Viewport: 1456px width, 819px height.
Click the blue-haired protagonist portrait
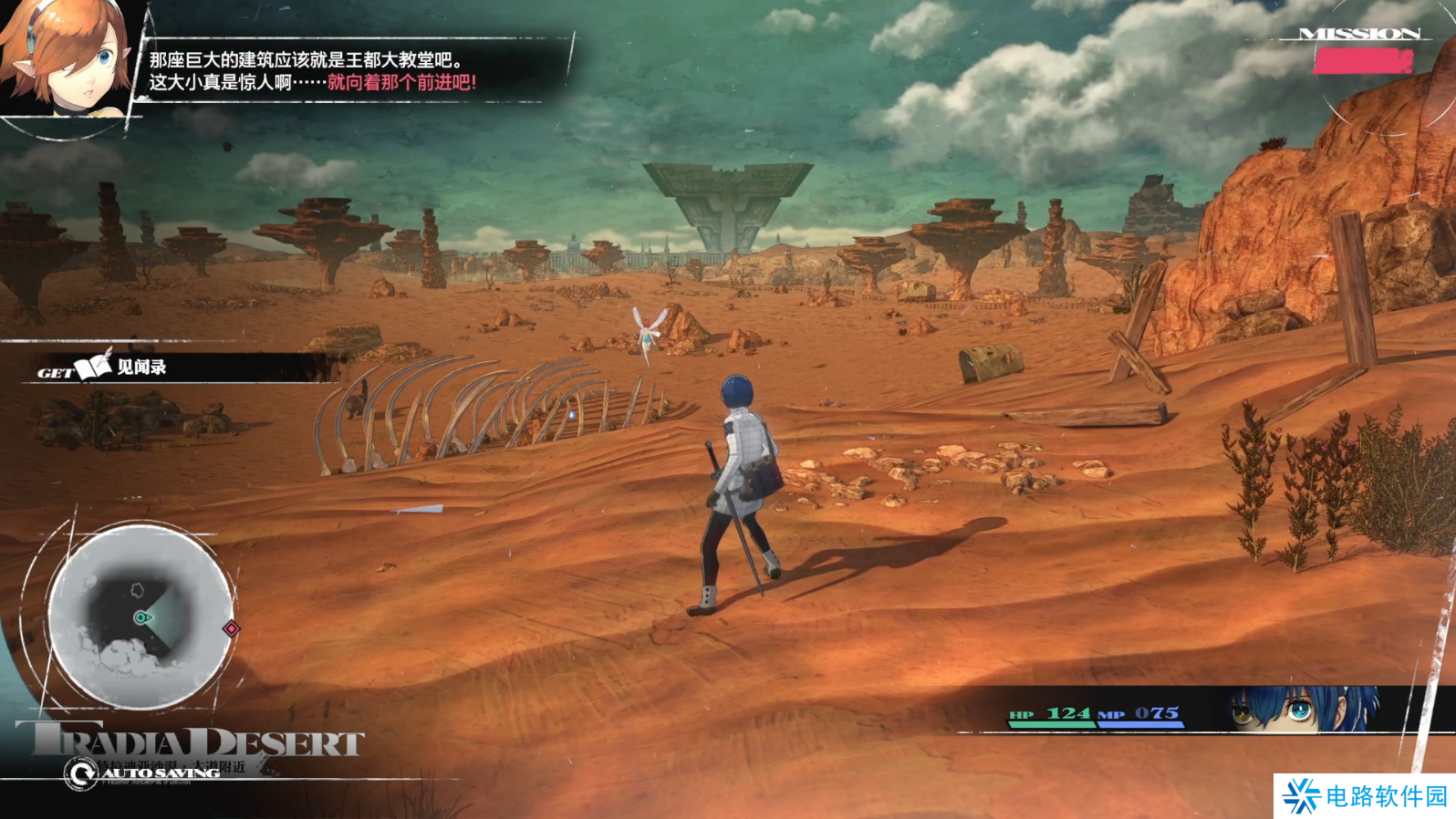click(x=1303, y=710)
